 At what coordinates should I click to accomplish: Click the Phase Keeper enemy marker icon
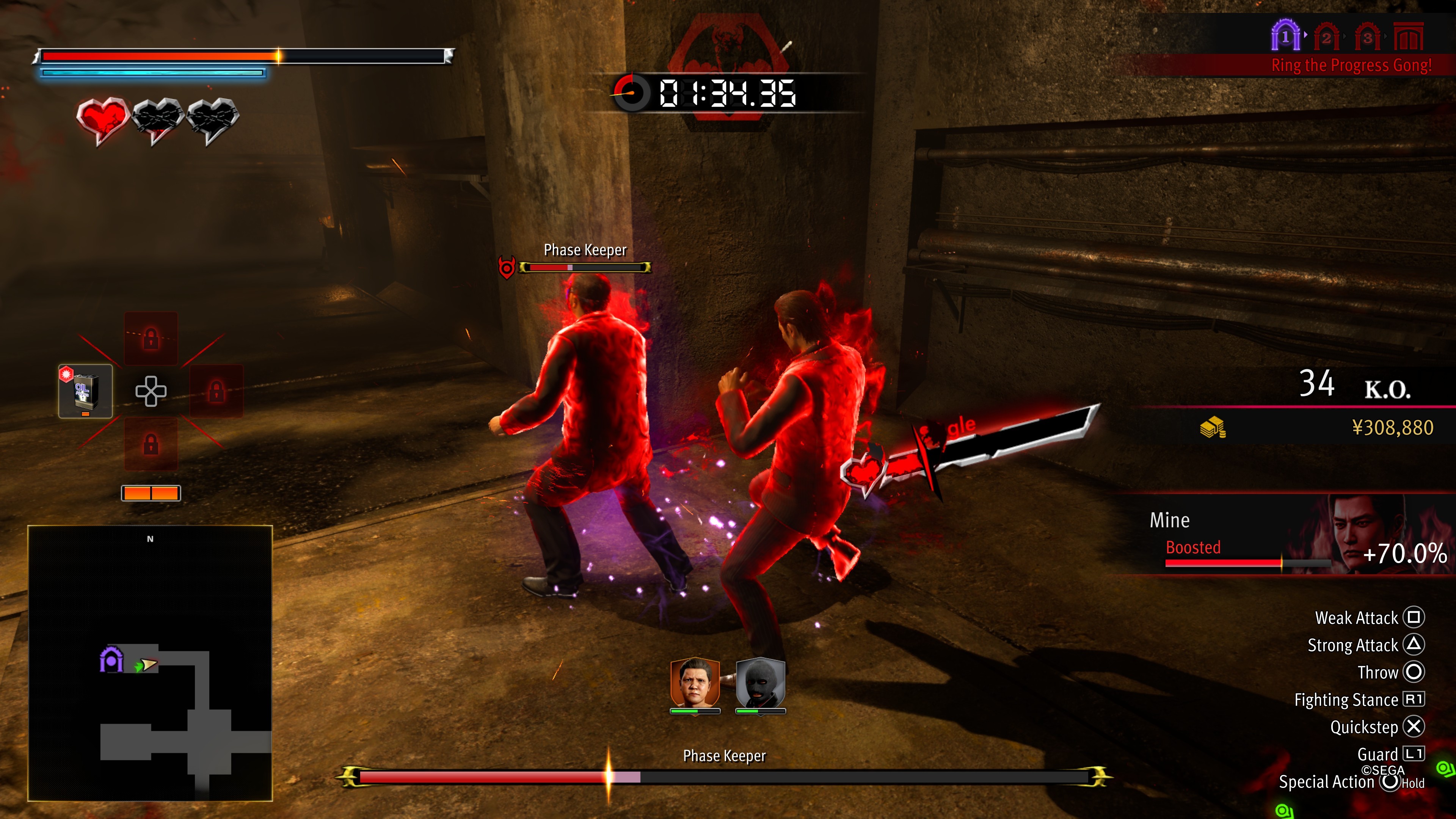(507, 267)
